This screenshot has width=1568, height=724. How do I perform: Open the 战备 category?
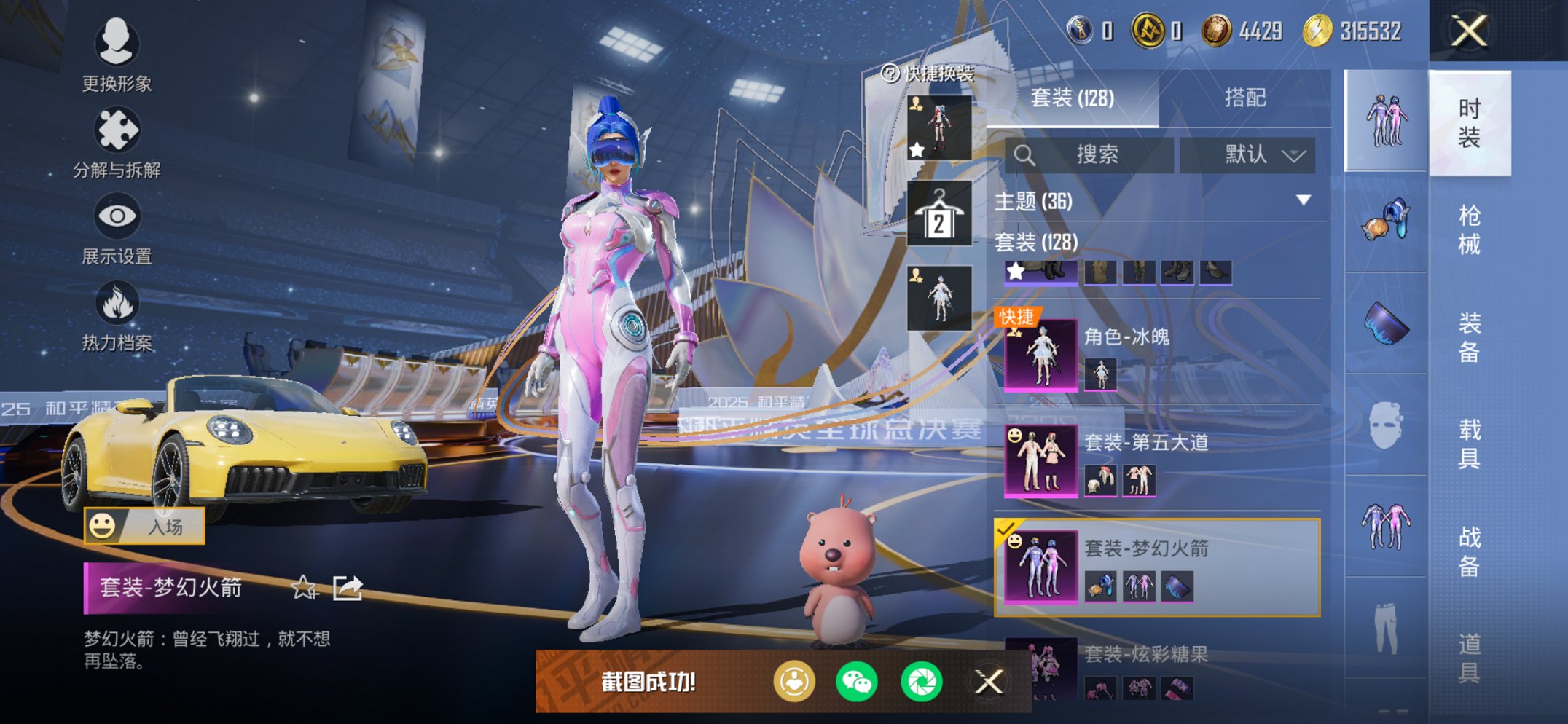tap(1469, 551)
